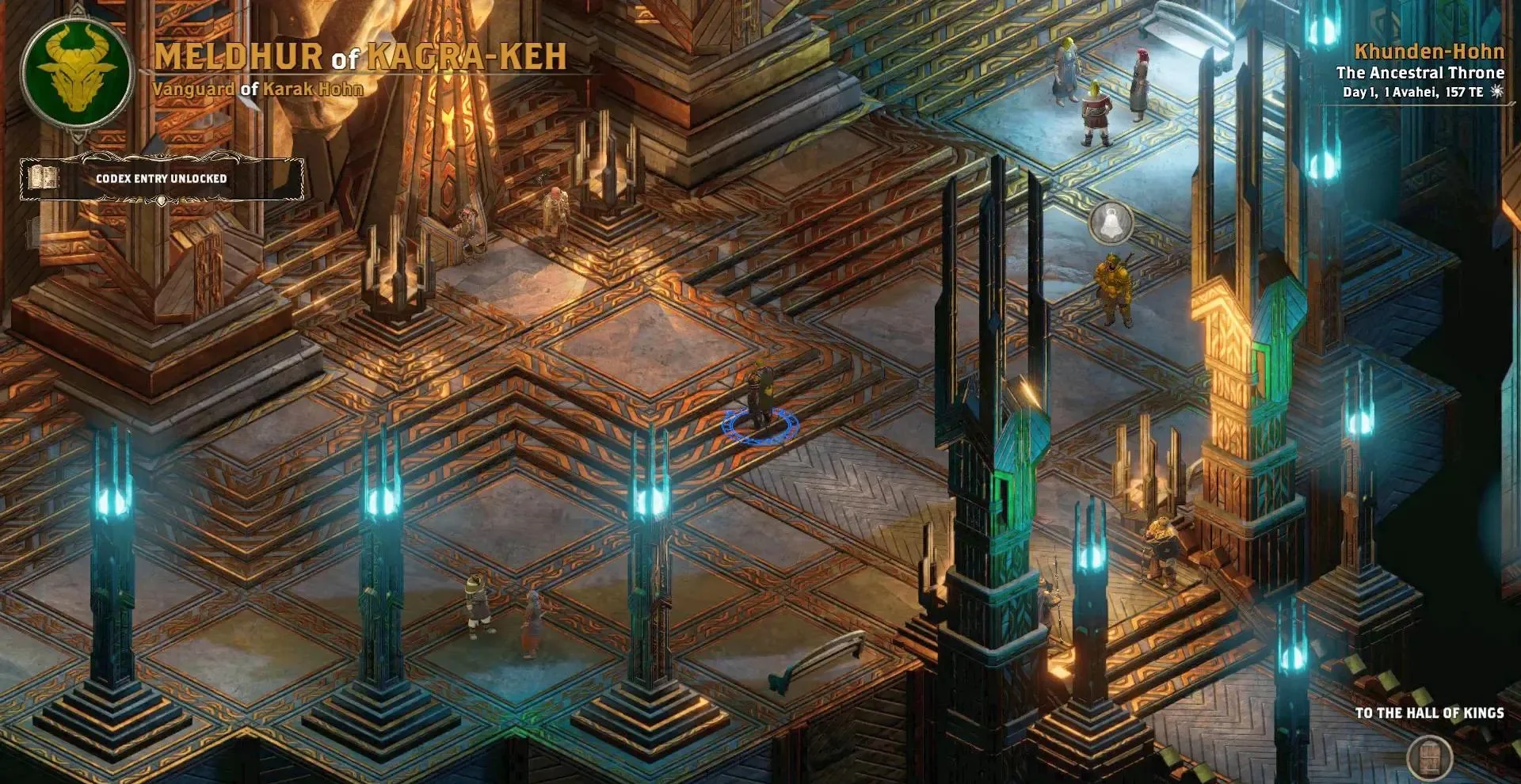Image resolution: width=1521 pixels, height=784 pixels.
Task: Select the golden bull clan emblem
Action: [x=76, y=73]
